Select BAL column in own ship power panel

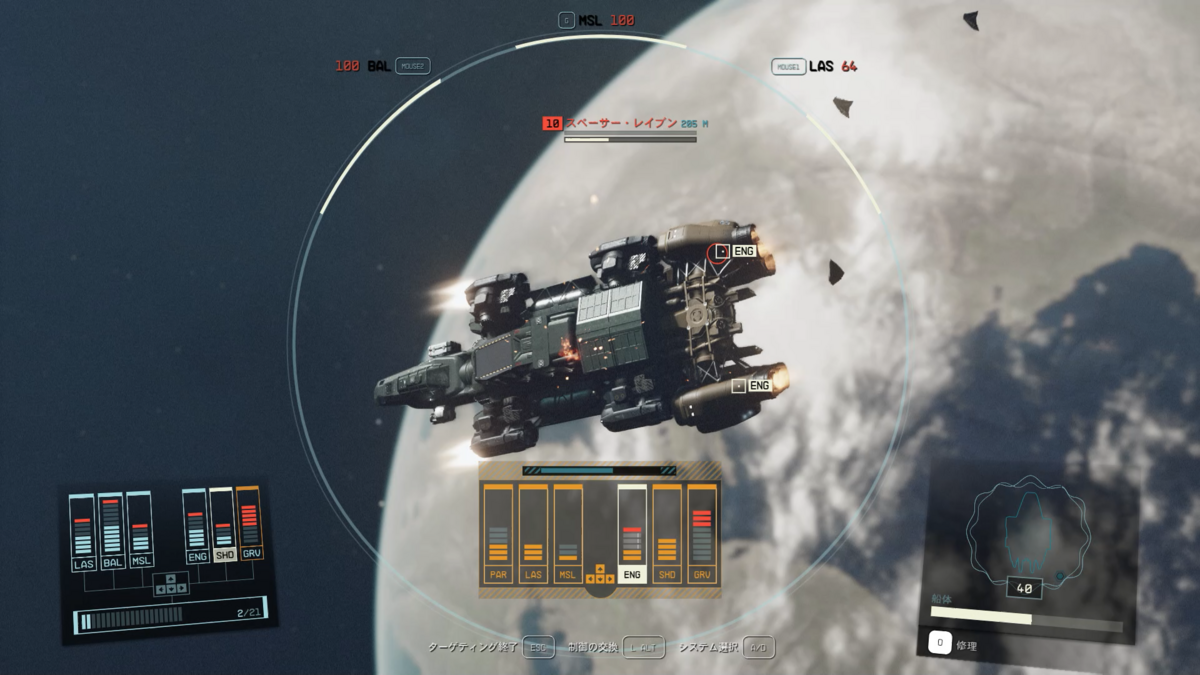point(111,532)
